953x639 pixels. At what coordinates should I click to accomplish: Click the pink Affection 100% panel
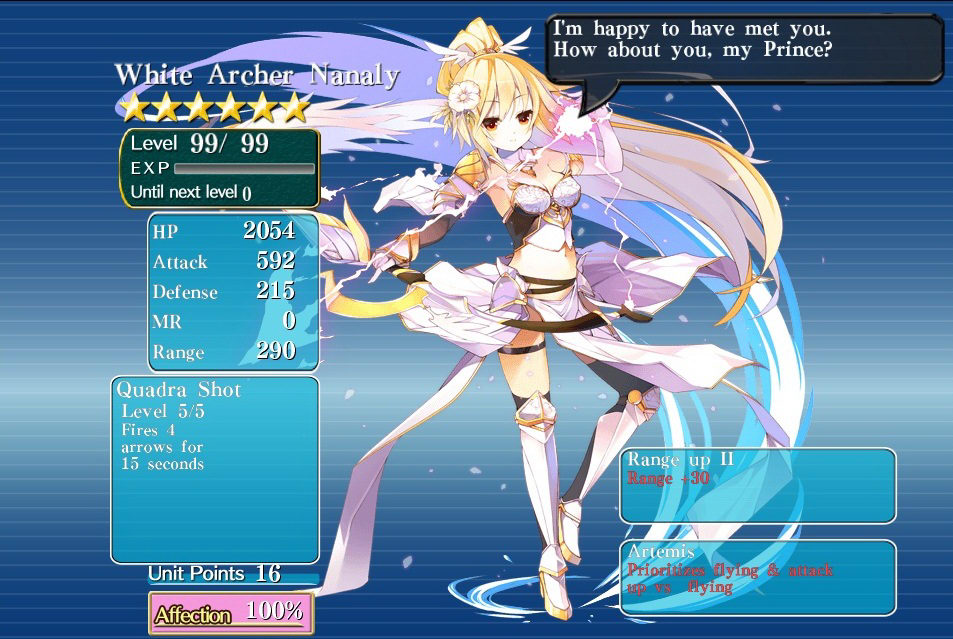tap(231, 612)
